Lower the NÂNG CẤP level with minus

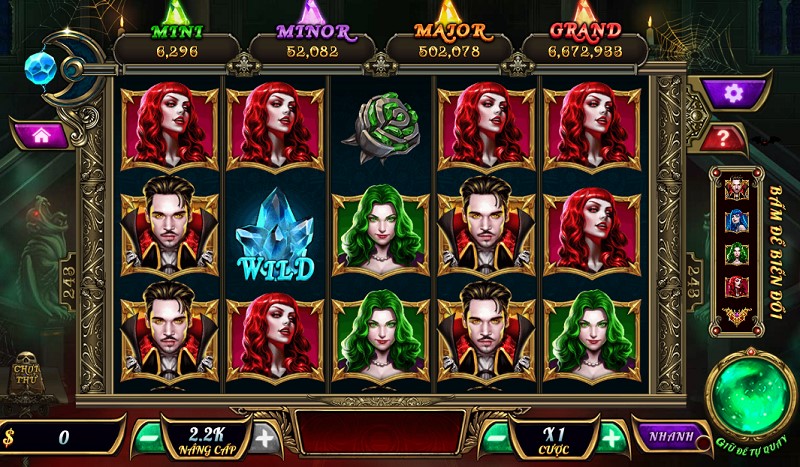point(147,437)
